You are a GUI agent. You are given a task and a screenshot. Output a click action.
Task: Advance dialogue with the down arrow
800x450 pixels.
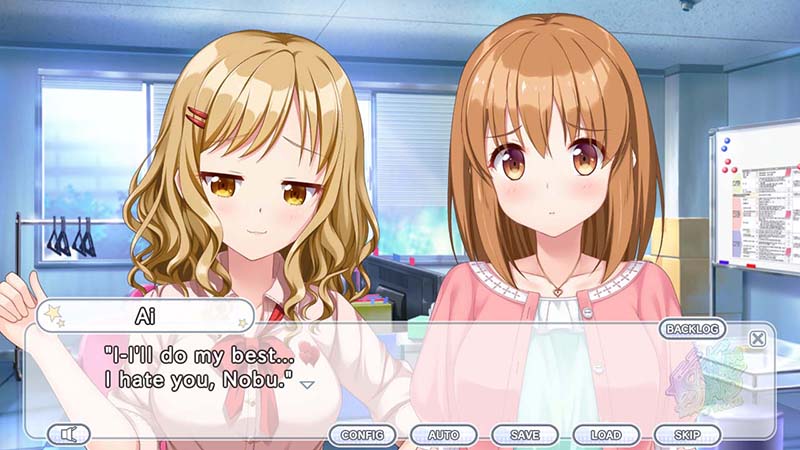308,384
